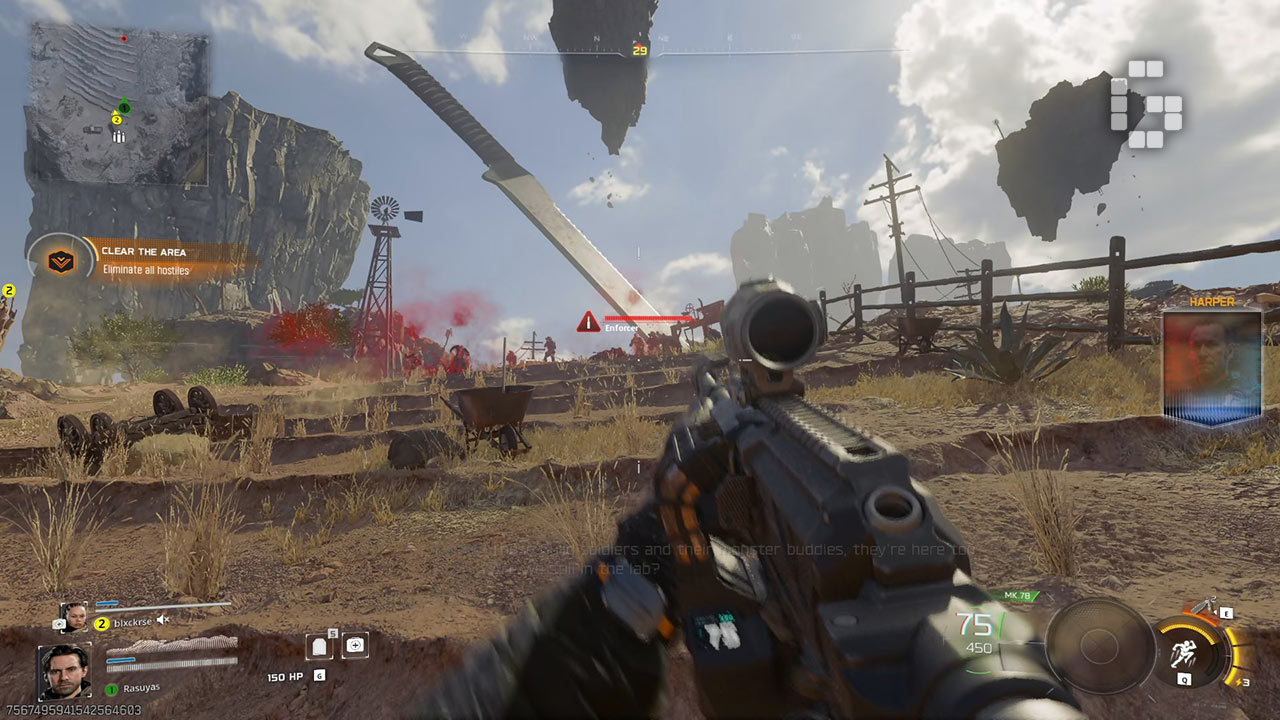Toggle blxckrse's muted speaker icon
Screen dimensions: 1280x720
tap(163, 621)
